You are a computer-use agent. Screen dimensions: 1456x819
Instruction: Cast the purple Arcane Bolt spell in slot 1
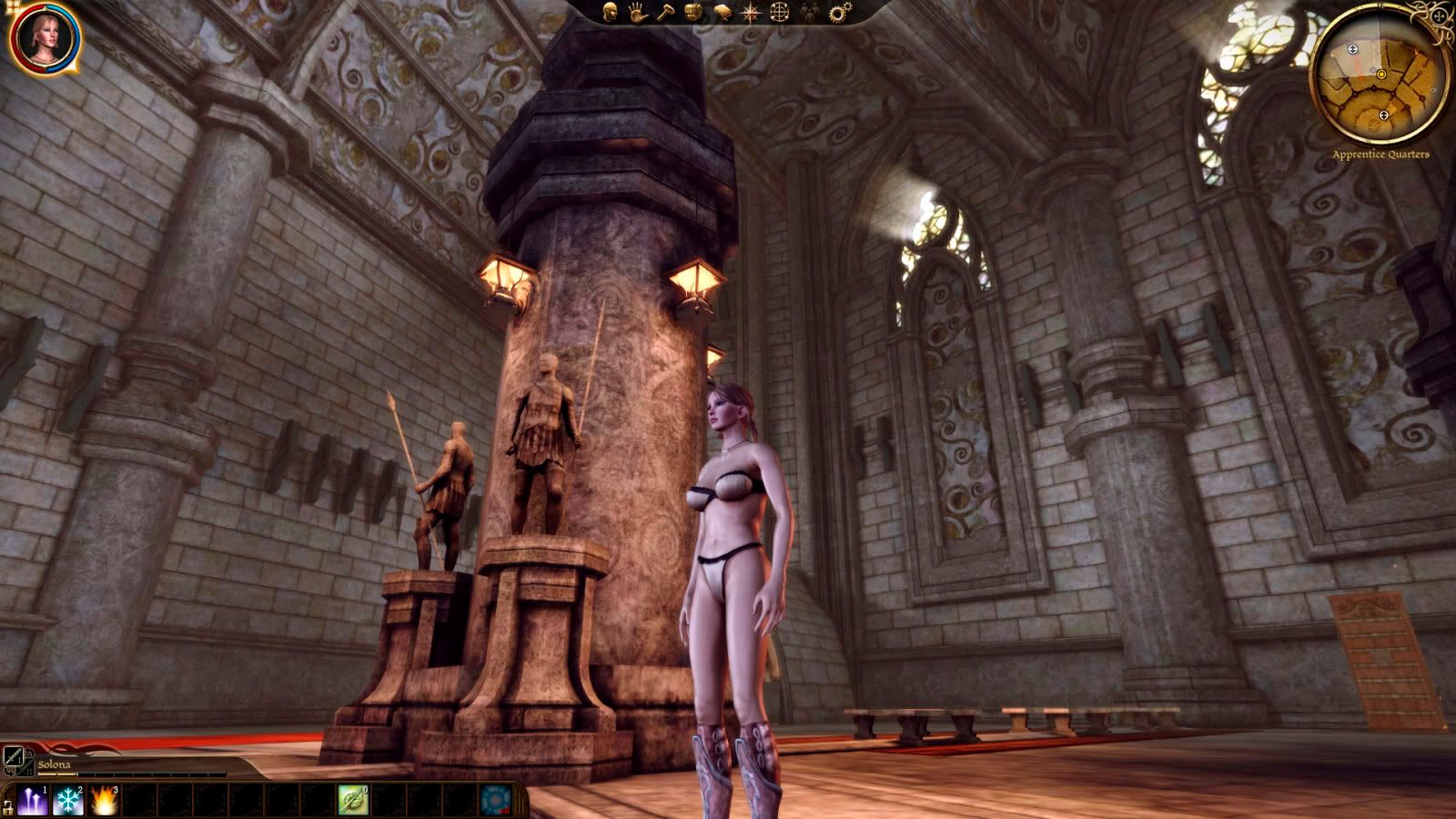point(33,801)
